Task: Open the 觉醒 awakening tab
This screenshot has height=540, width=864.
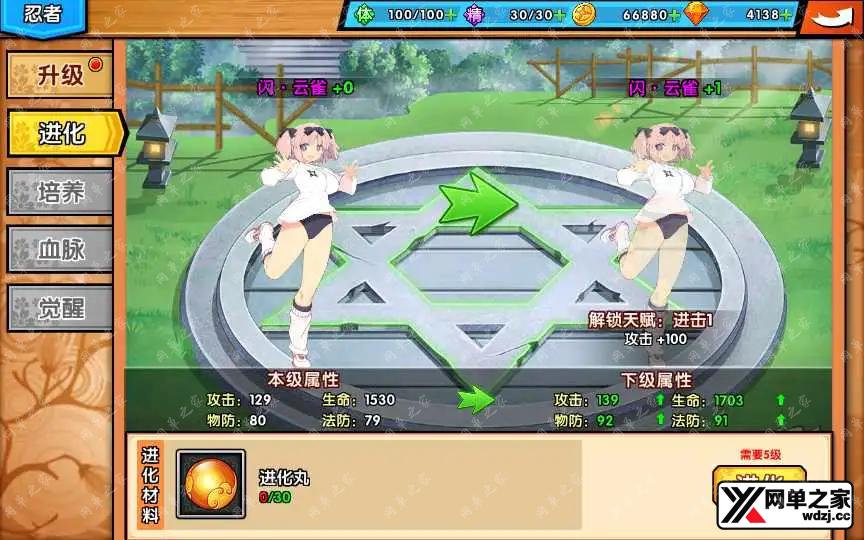Action: click(x=60, y=307)
